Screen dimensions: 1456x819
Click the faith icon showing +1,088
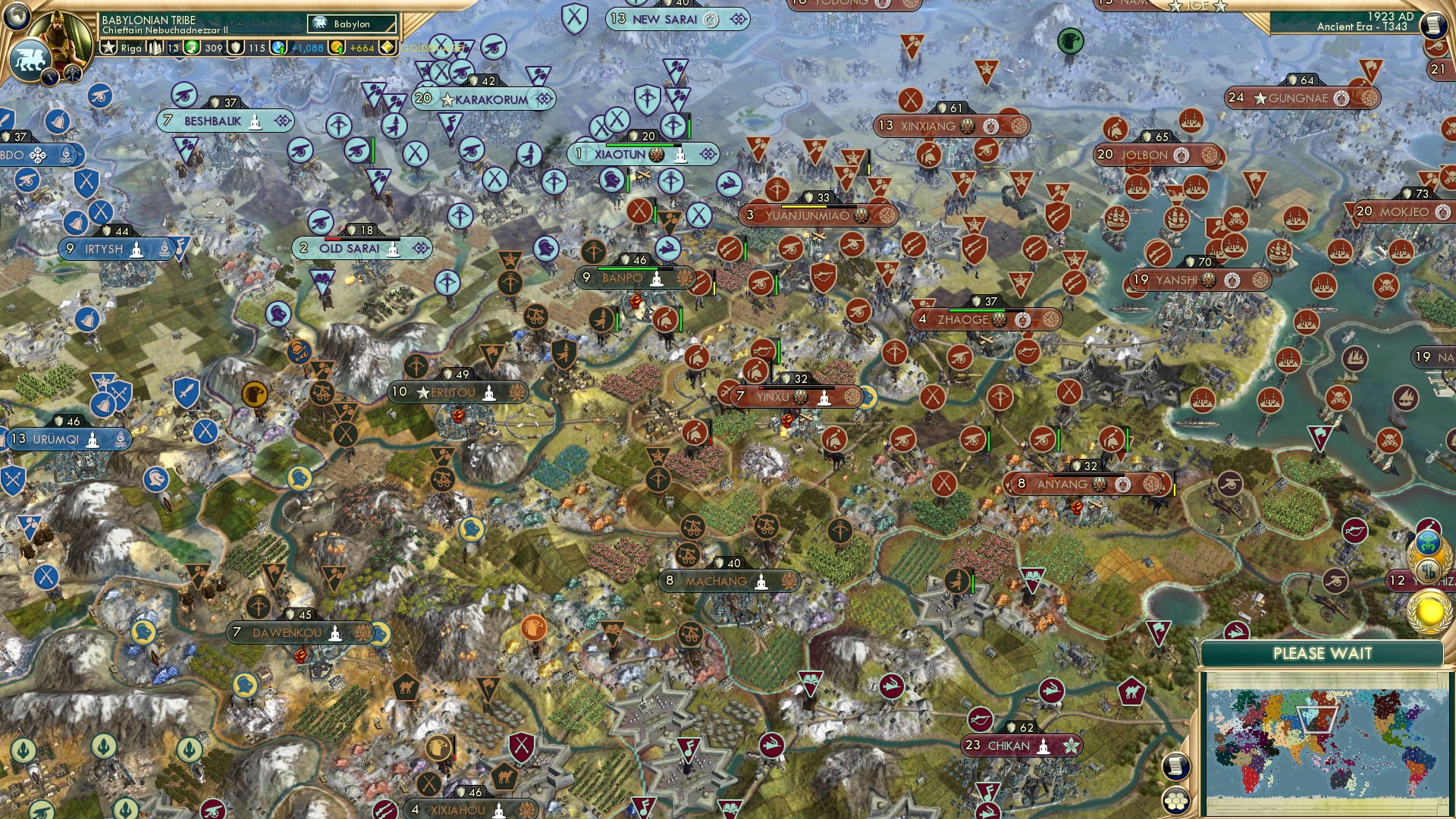pyautogui.click(x=278, y=47)
